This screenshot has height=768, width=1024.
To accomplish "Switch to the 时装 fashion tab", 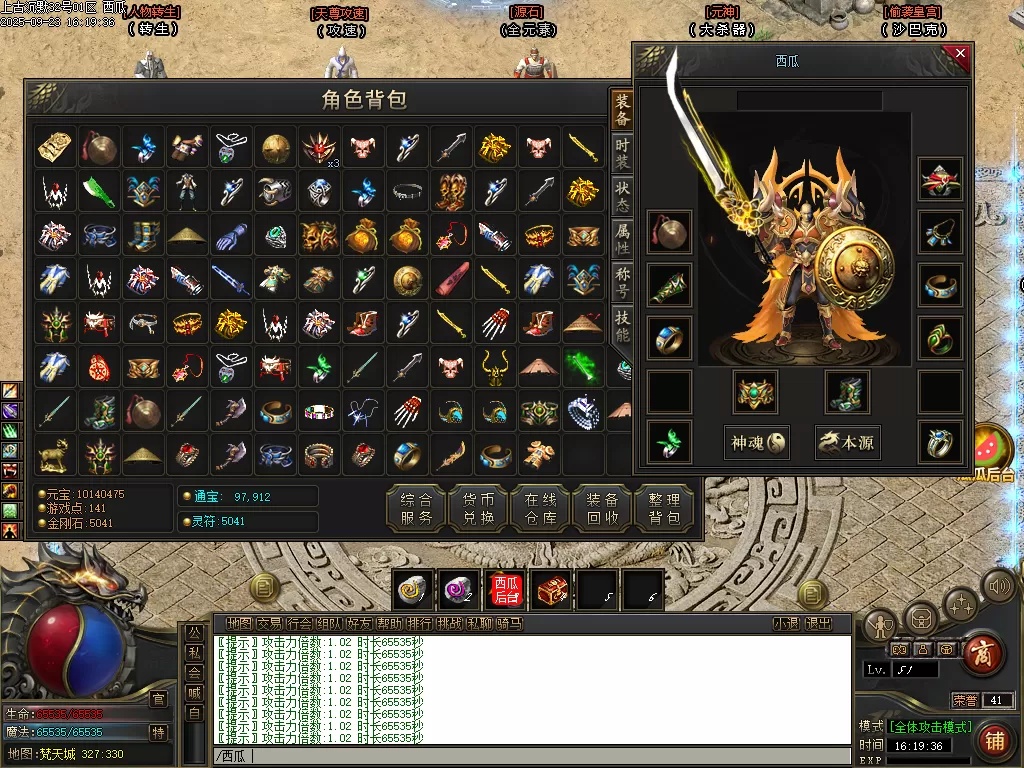I will click(622, 153).
